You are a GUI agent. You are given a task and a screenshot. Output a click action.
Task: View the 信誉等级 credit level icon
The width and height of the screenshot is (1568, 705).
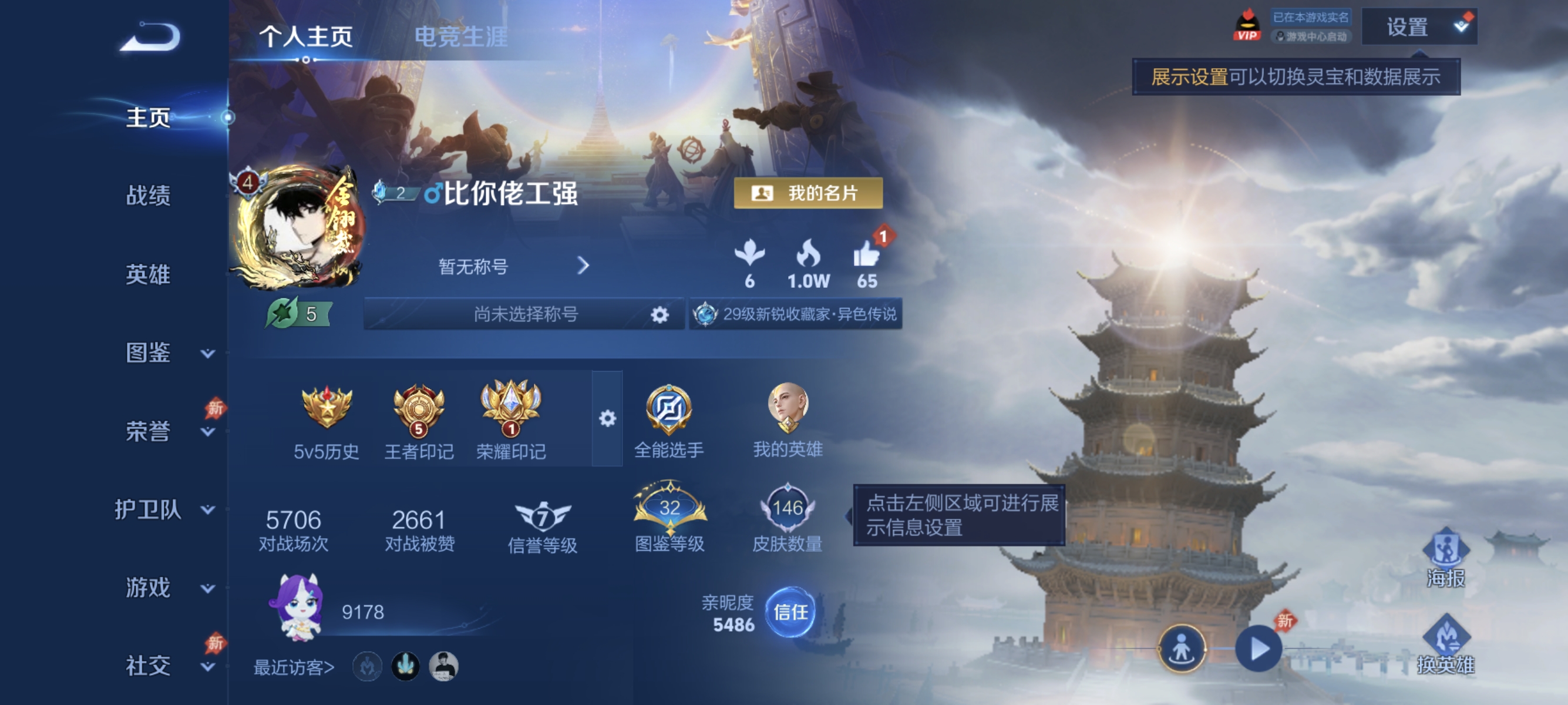pos(544,518)
